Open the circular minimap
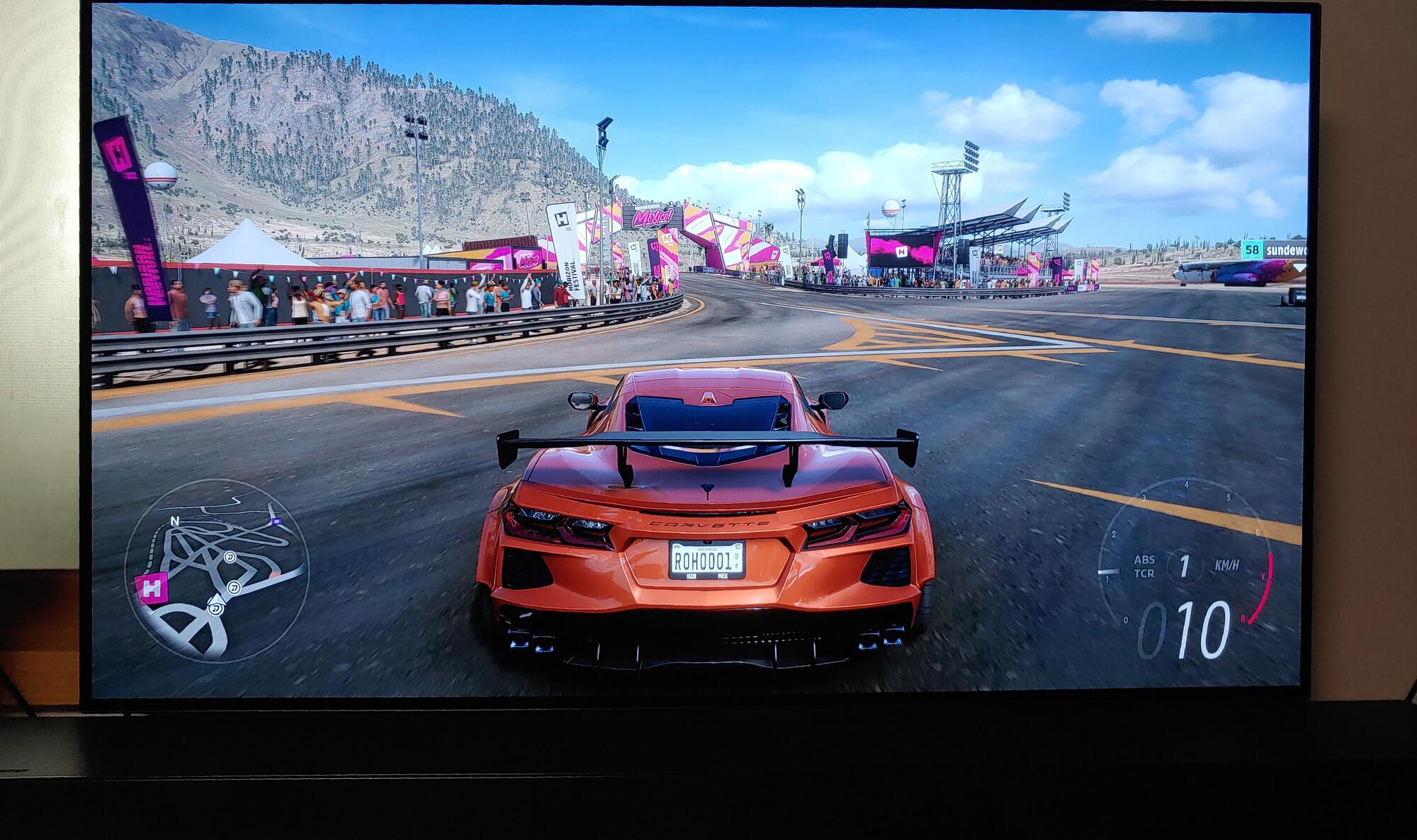This screenshot has height=840, width=1417. (x=216, y=570)
